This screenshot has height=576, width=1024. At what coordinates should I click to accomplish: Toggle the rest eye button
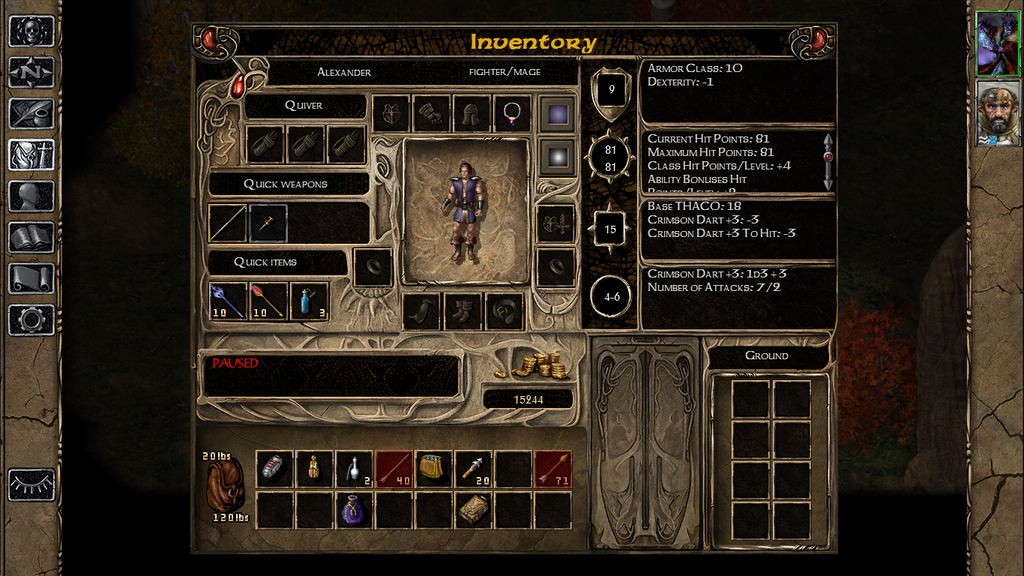(31, 484)
